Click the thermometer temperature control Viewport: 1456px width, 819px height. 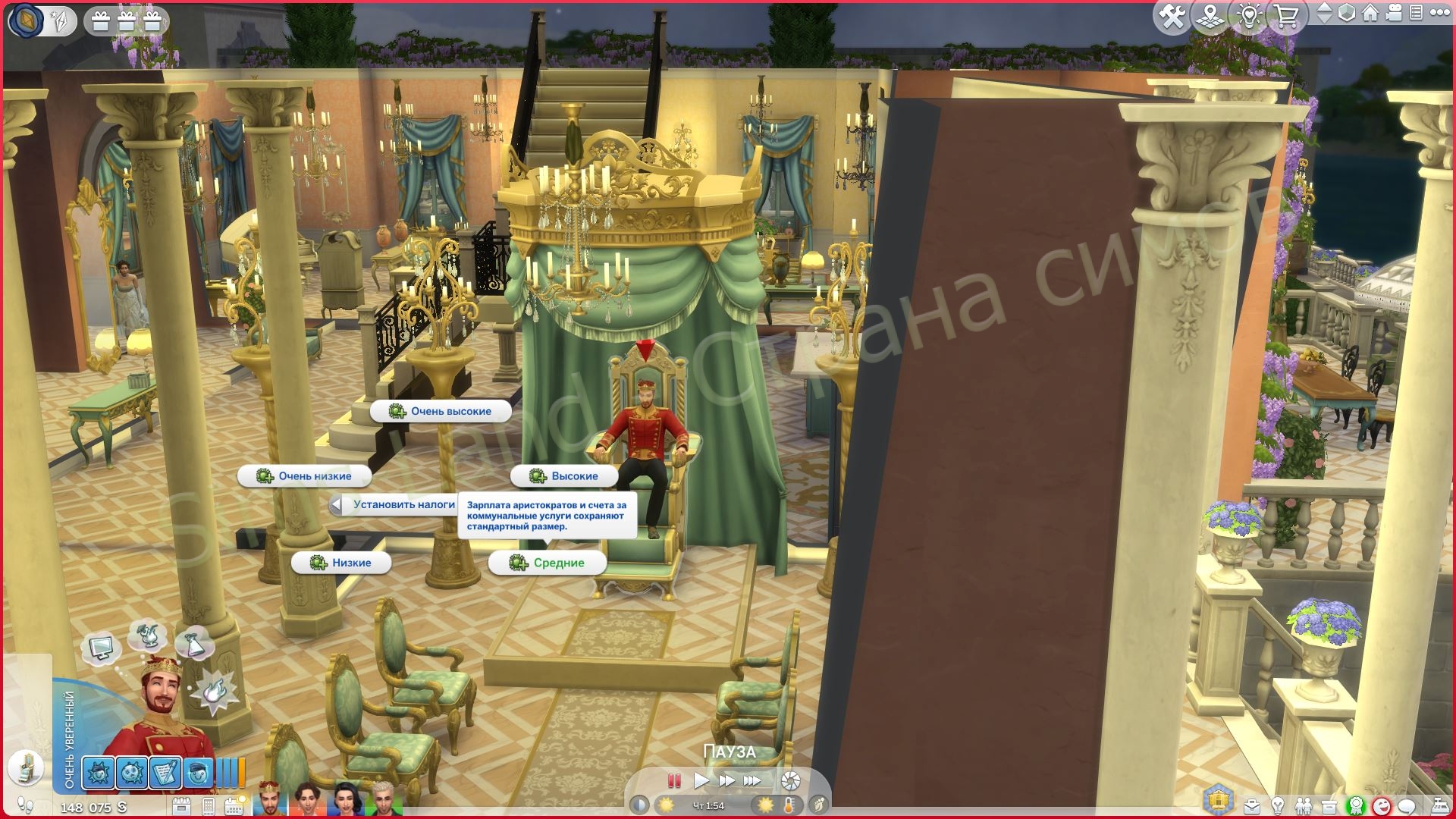pyautogui.click(x=789, y=806)
